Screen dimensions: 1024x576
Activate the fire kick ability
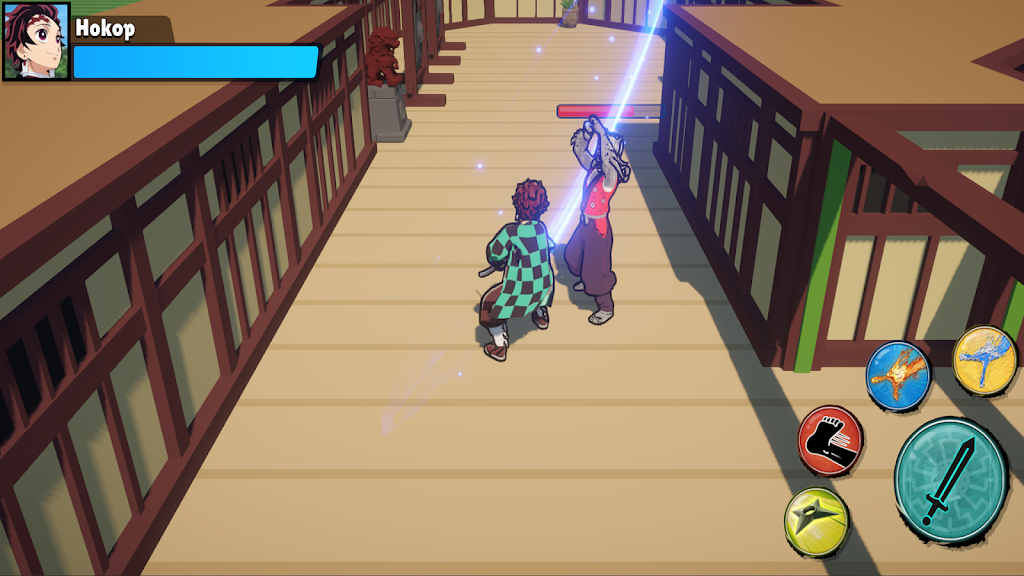897,376
